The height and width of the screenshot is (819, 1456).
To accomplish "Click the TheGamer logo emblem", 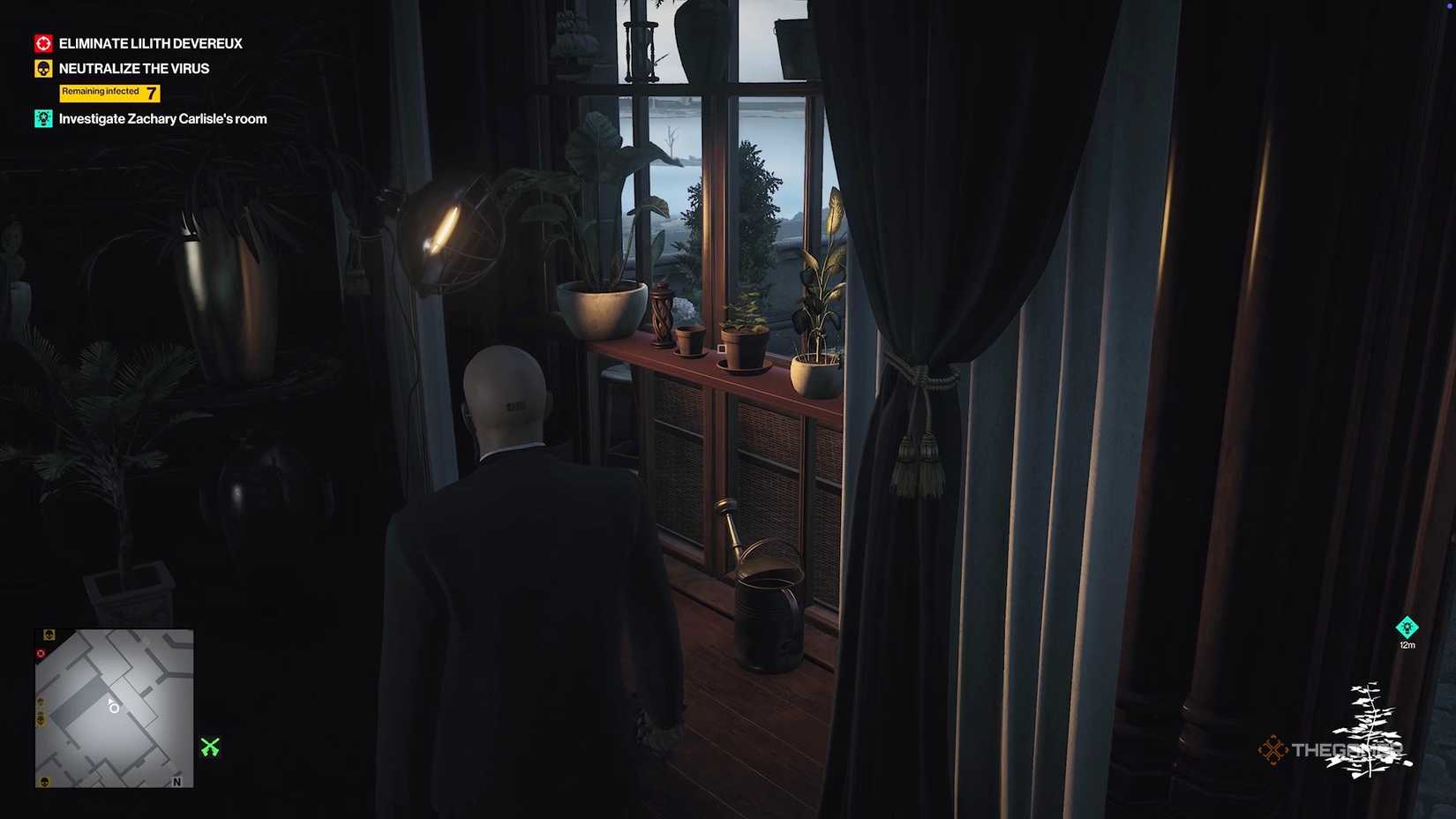I will pos(1274,750).
